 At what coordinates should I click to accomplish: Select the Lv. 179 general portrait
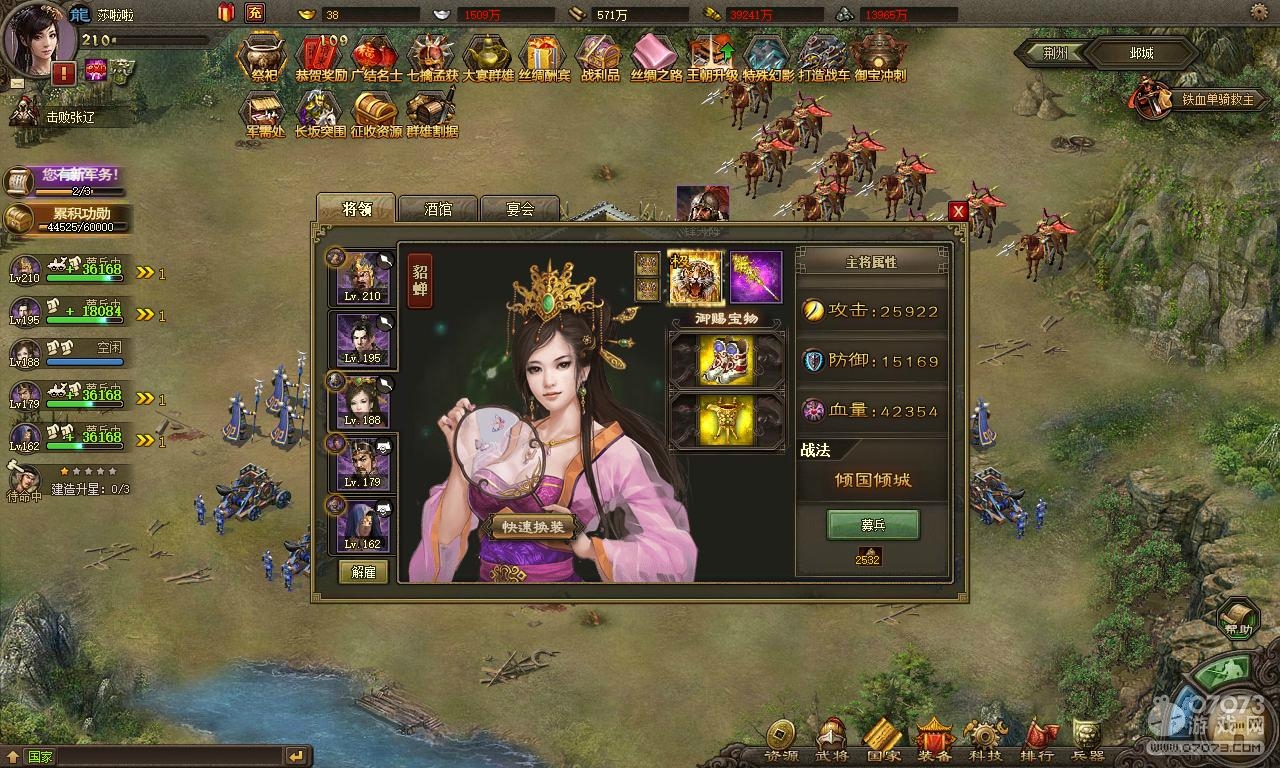click(x=362, y=463)
